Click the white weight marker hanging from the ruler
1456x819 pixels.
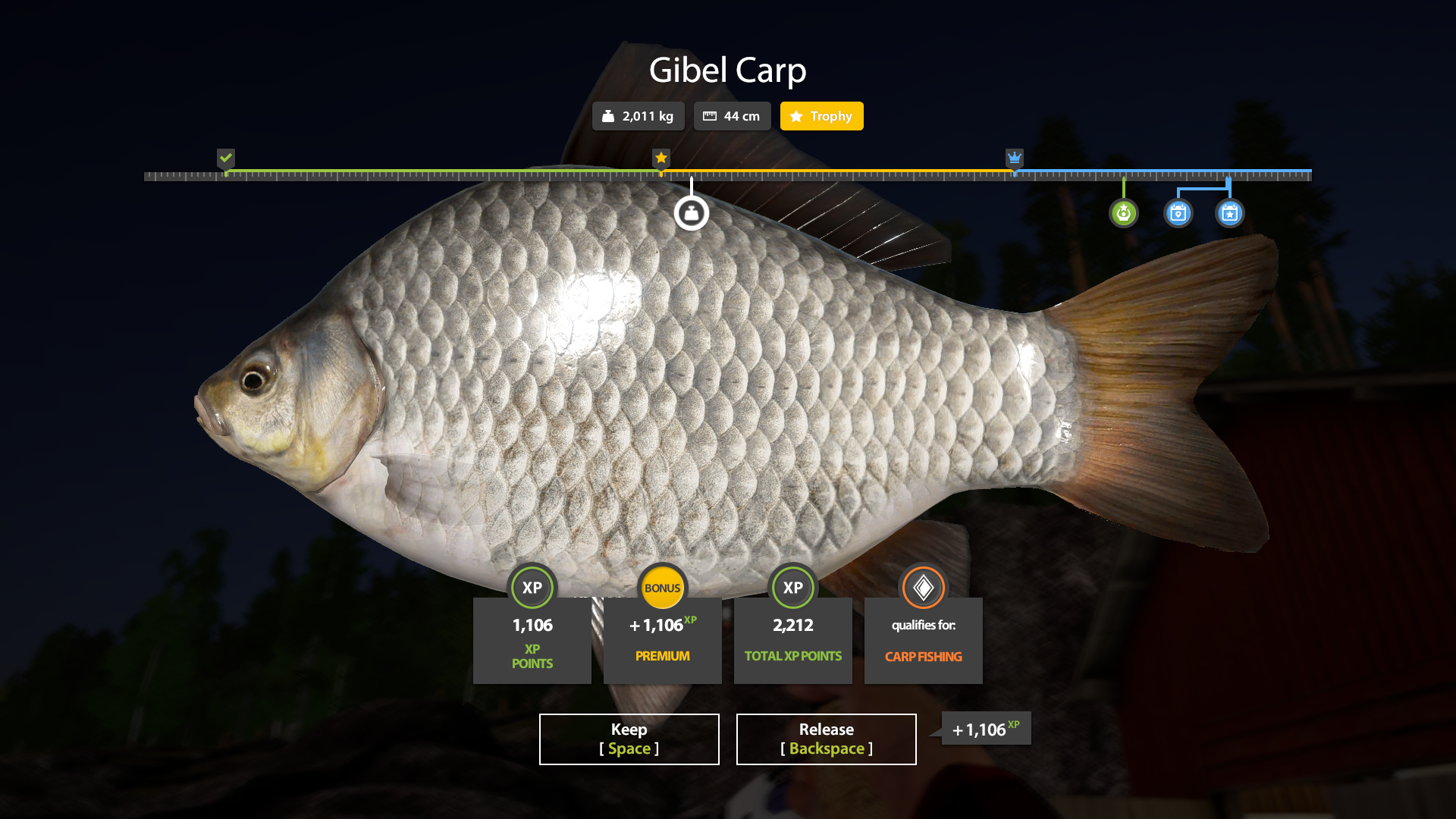691,212
